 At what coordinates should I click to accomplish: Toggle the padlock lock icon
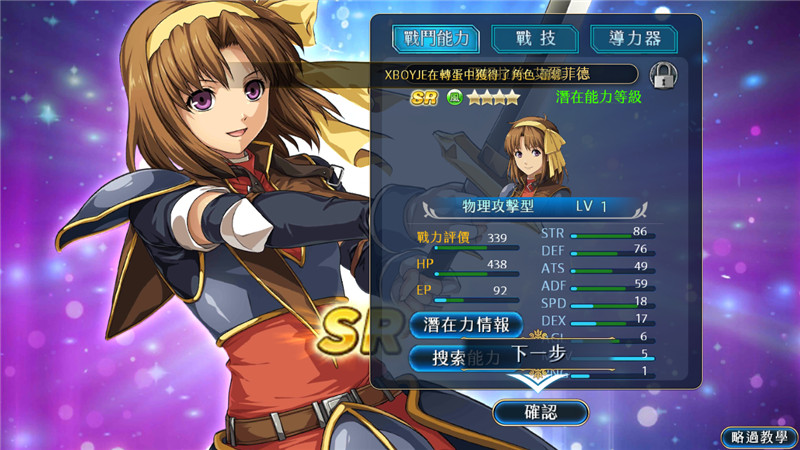660,74
